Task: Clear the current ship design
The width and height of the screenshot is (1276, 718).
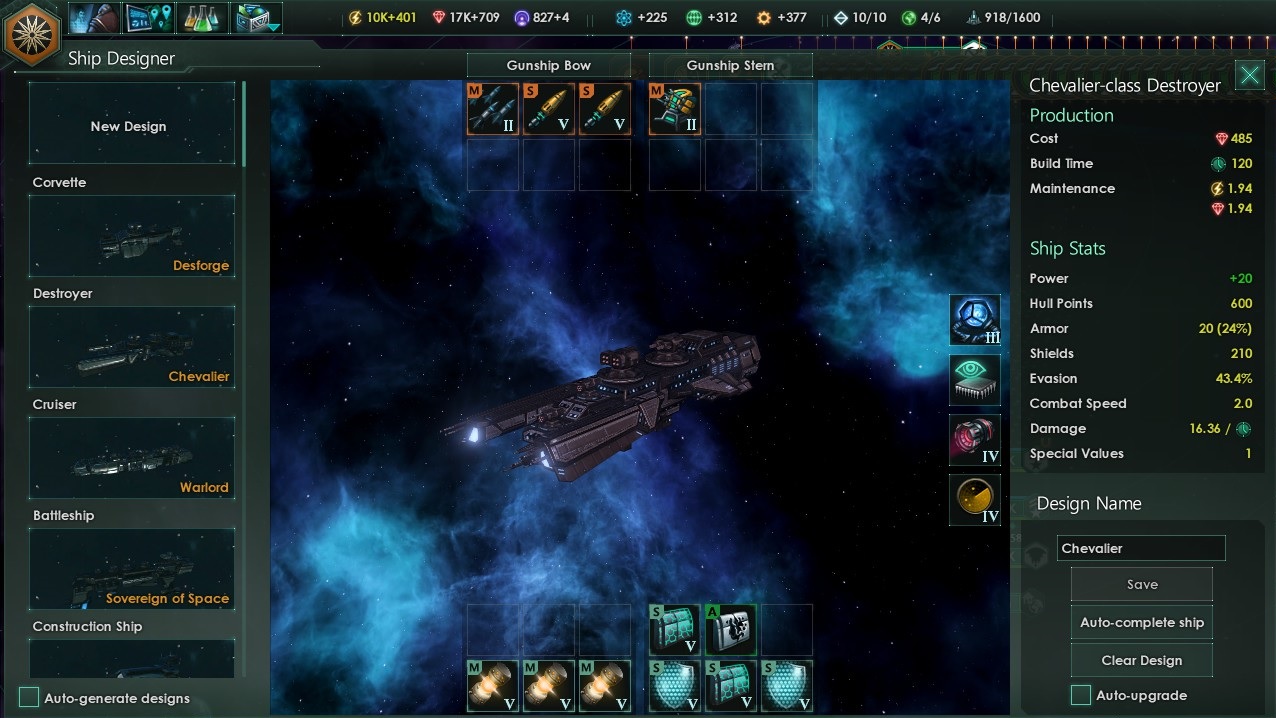Action: [x=1141, y=661]
